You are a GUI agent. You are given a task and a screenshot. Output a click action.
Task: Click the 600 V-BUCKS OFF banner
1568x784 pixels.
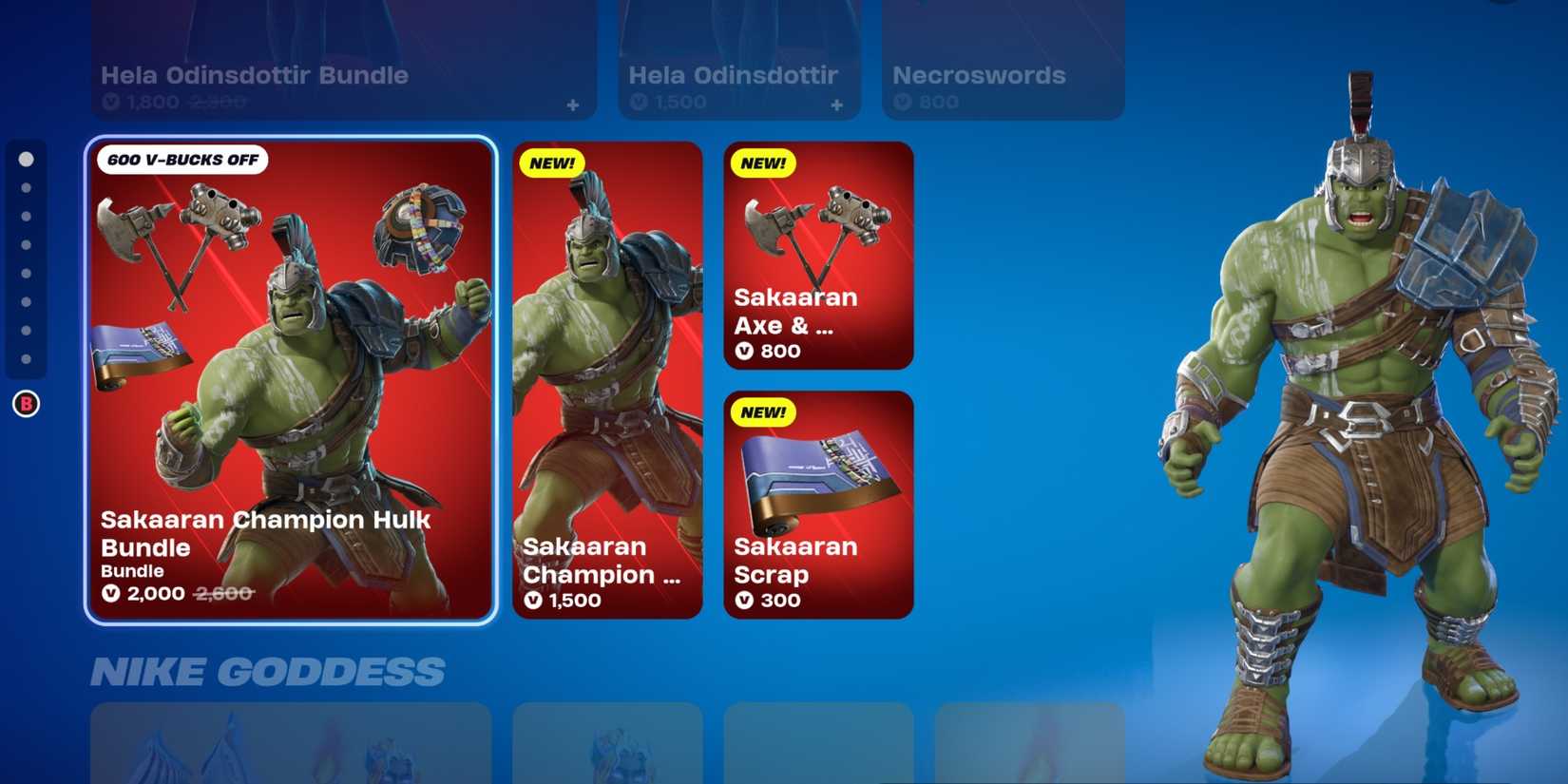pyautogui.click(x=183, y=161)
